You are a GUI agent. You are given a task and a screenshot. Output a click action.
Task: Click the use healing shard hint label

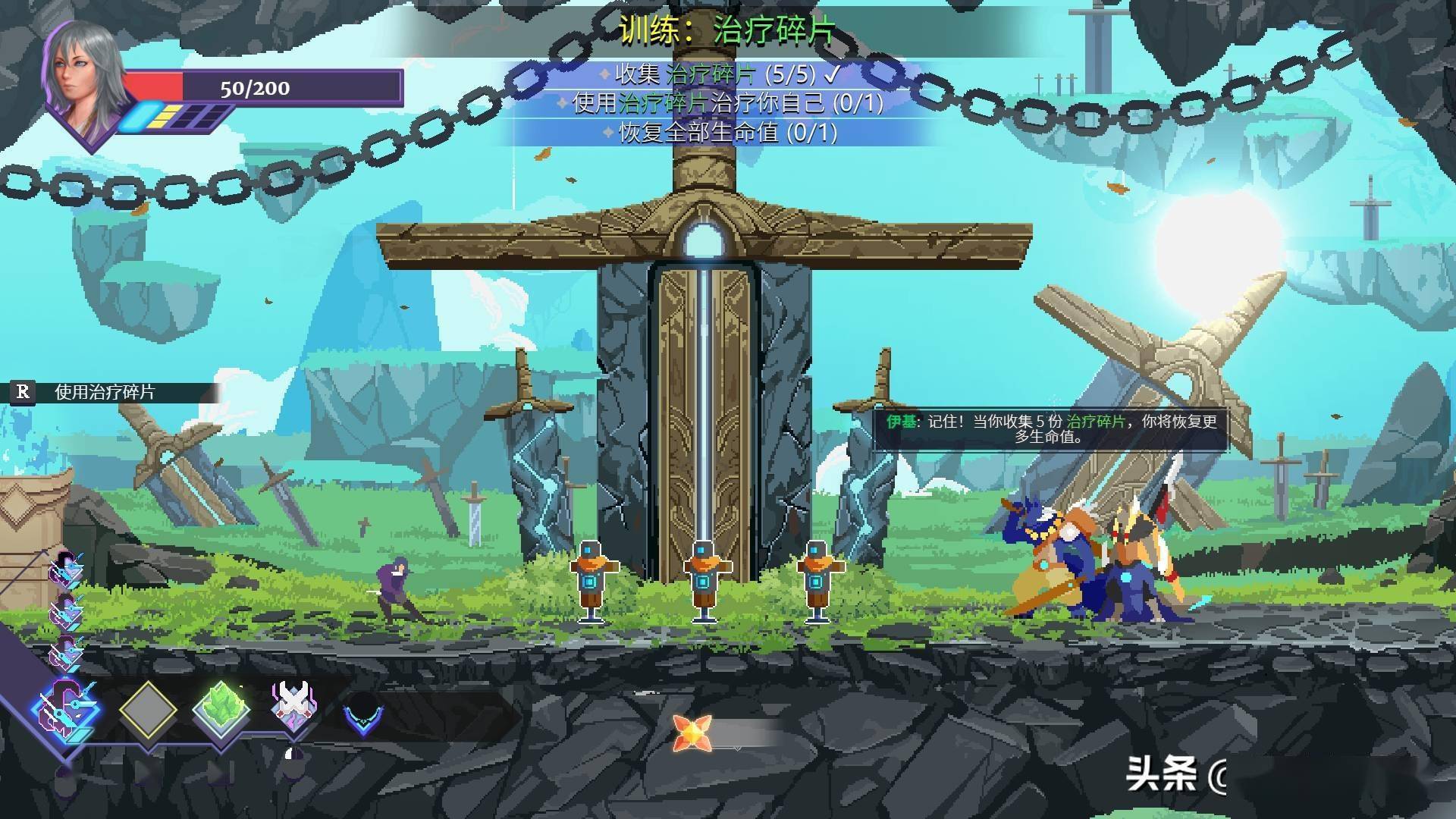105,392
